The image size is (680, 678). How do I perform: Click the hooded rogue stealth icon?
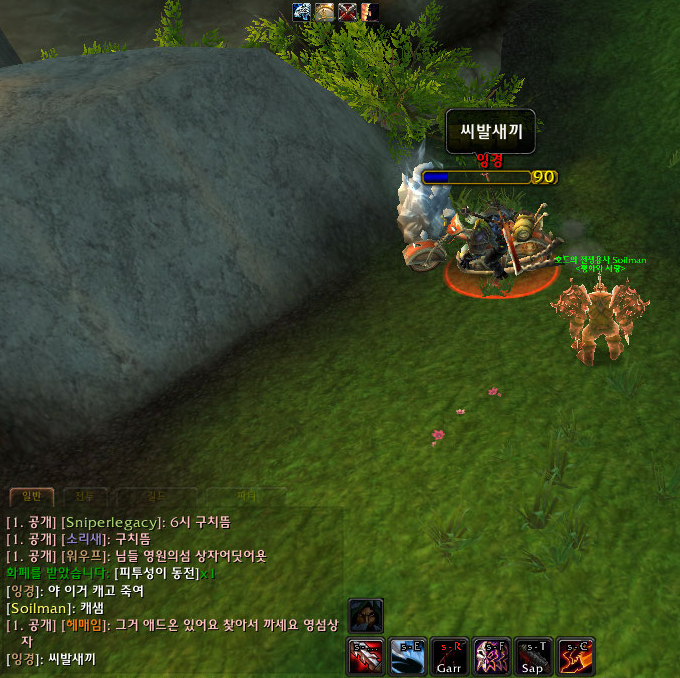(x=366, y=616)
